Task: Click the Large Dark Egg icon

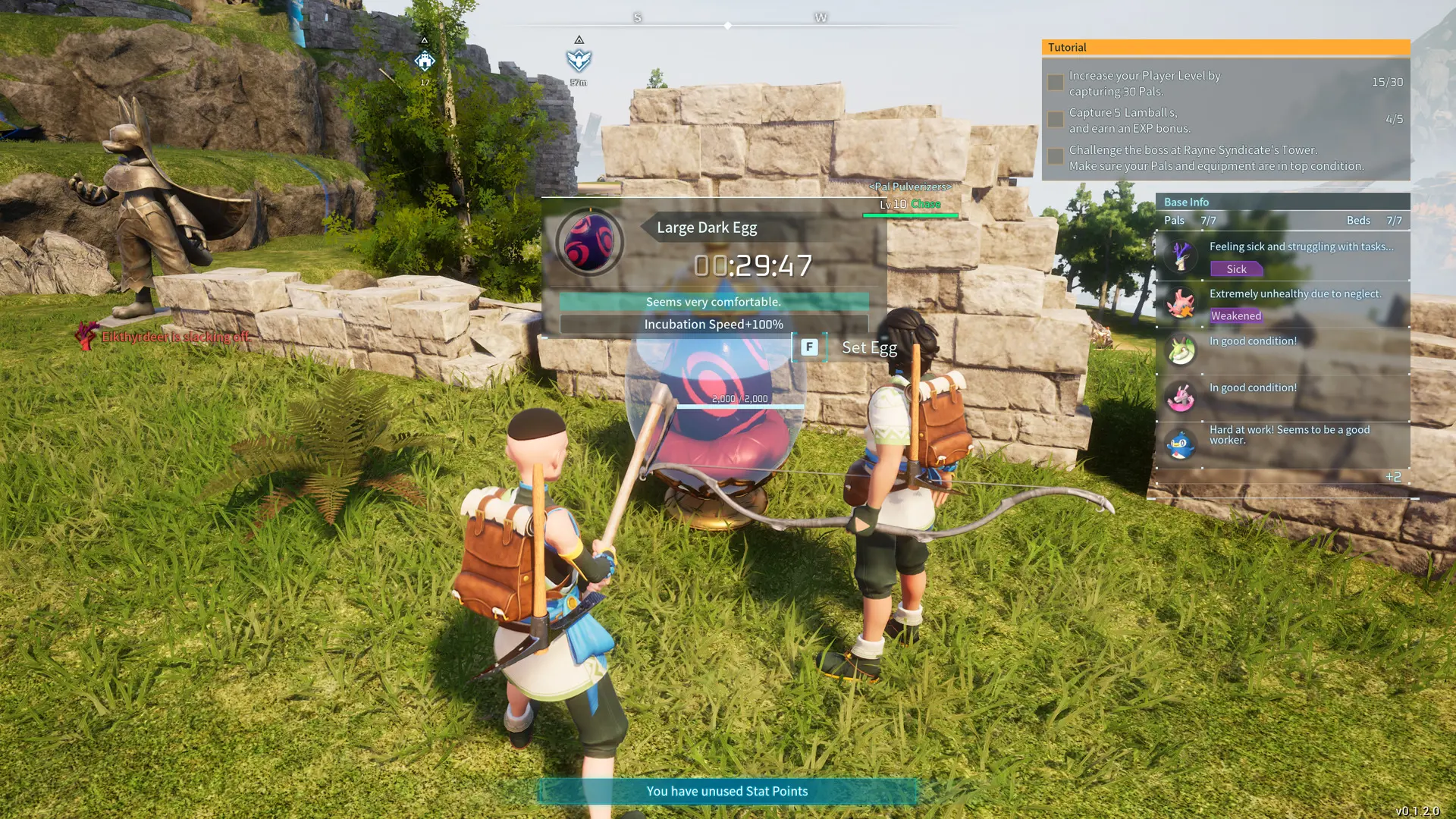Action: tap(590, 243)
